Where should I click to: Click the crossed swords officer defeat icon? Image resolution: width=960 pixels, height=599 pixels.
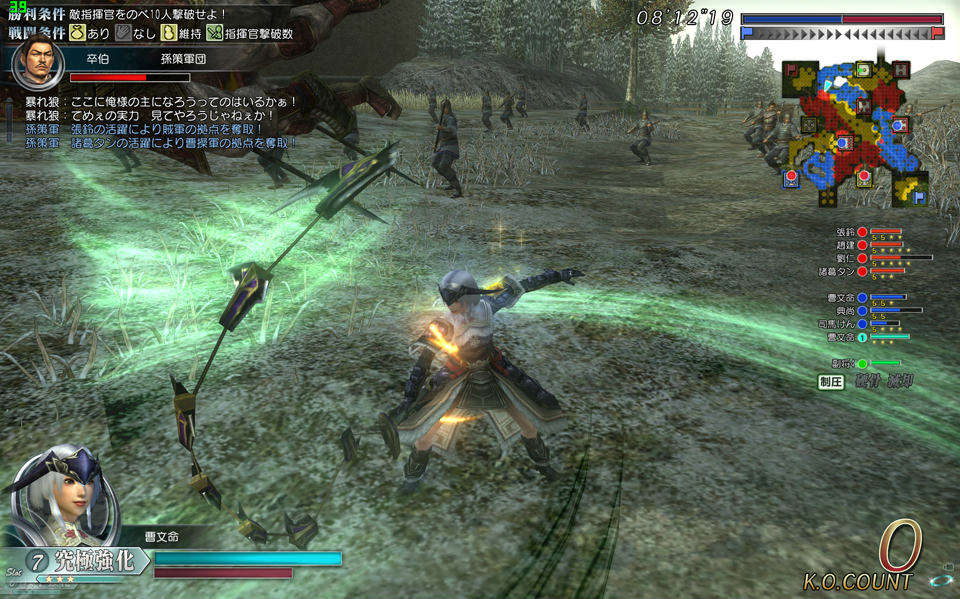[214, 33]
